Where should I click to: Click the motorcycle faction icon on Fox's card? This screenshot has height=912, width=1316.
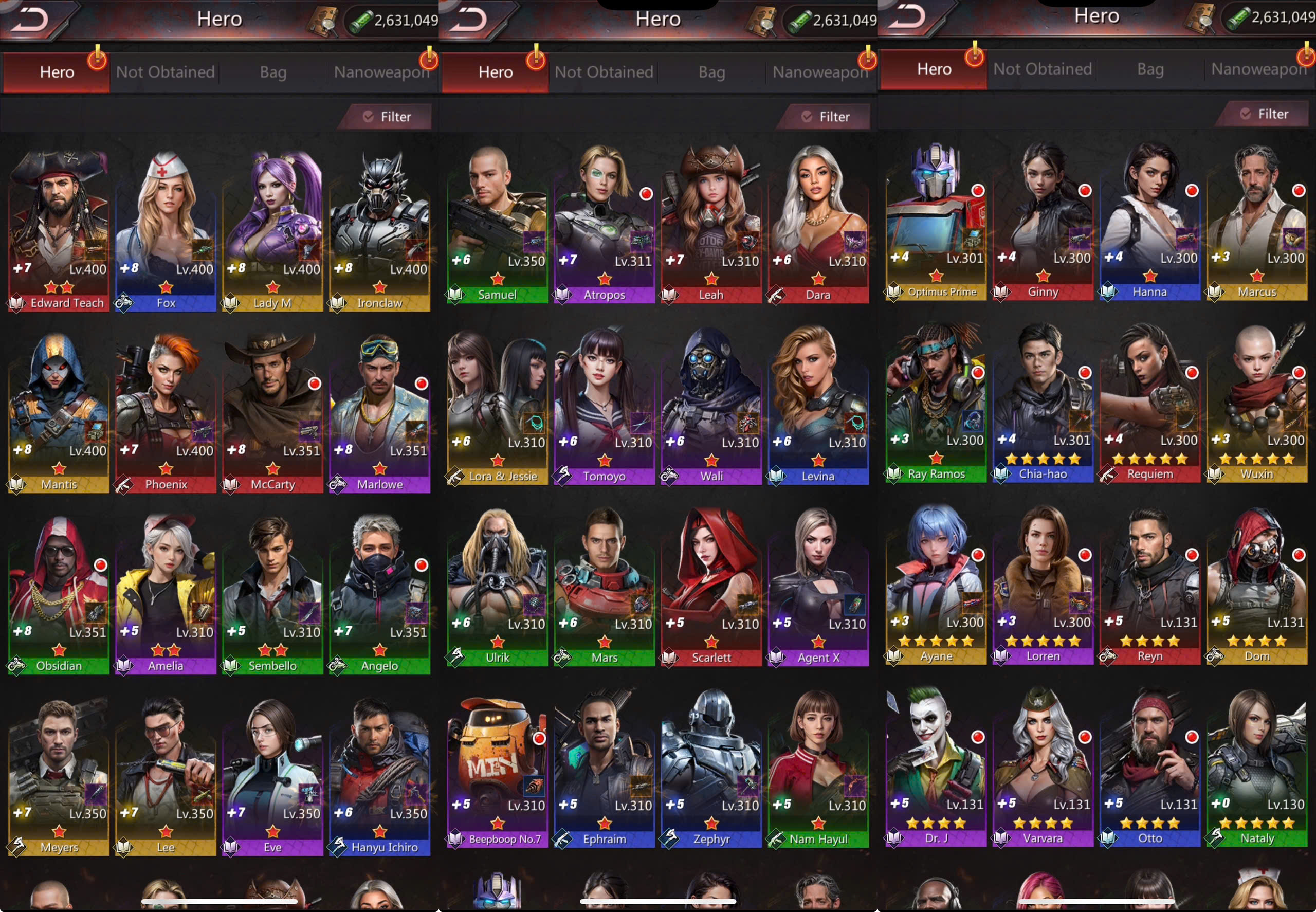click(123, 303)
